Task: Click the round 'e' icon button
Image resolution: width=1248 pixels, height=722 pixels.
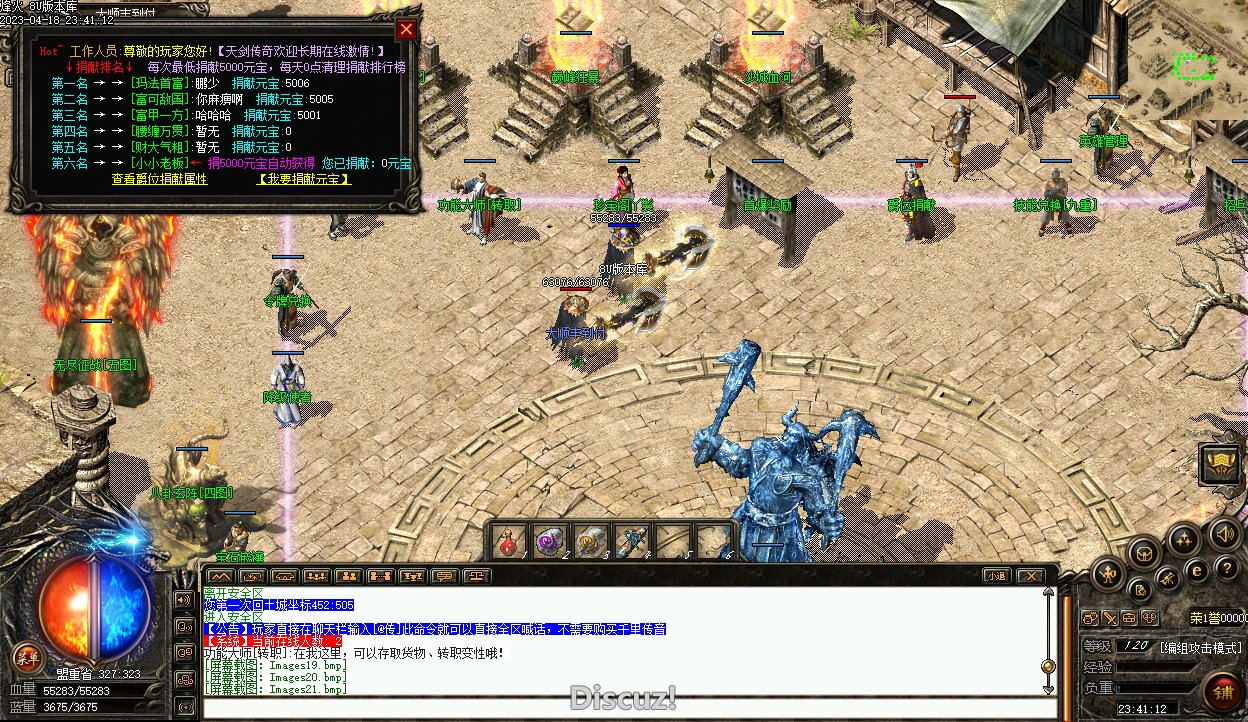Action: coord(1195,570)
